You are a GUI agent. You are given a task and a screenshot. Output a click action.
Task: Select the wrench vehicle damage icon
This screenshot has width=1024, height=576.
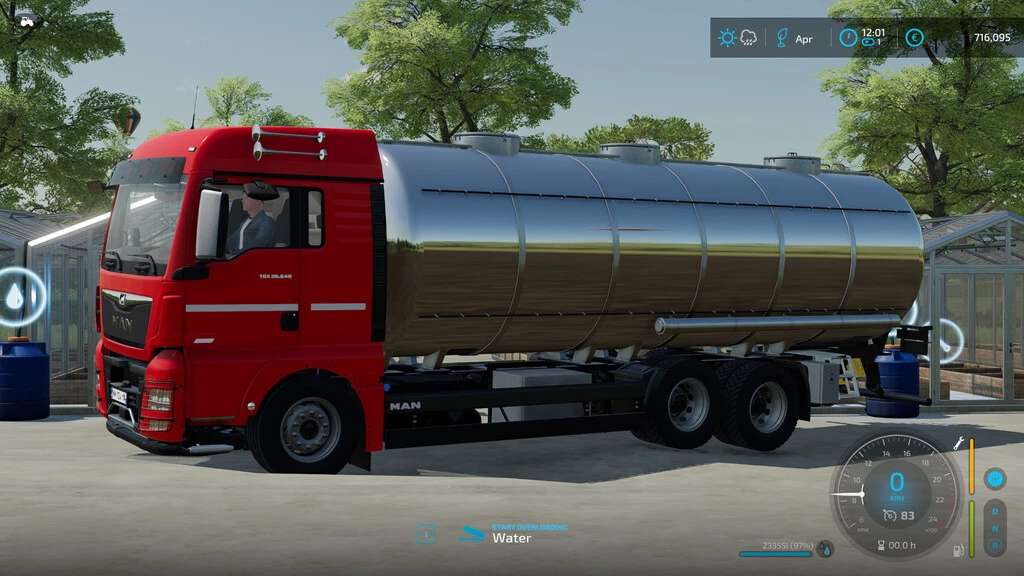coord(957,443)
